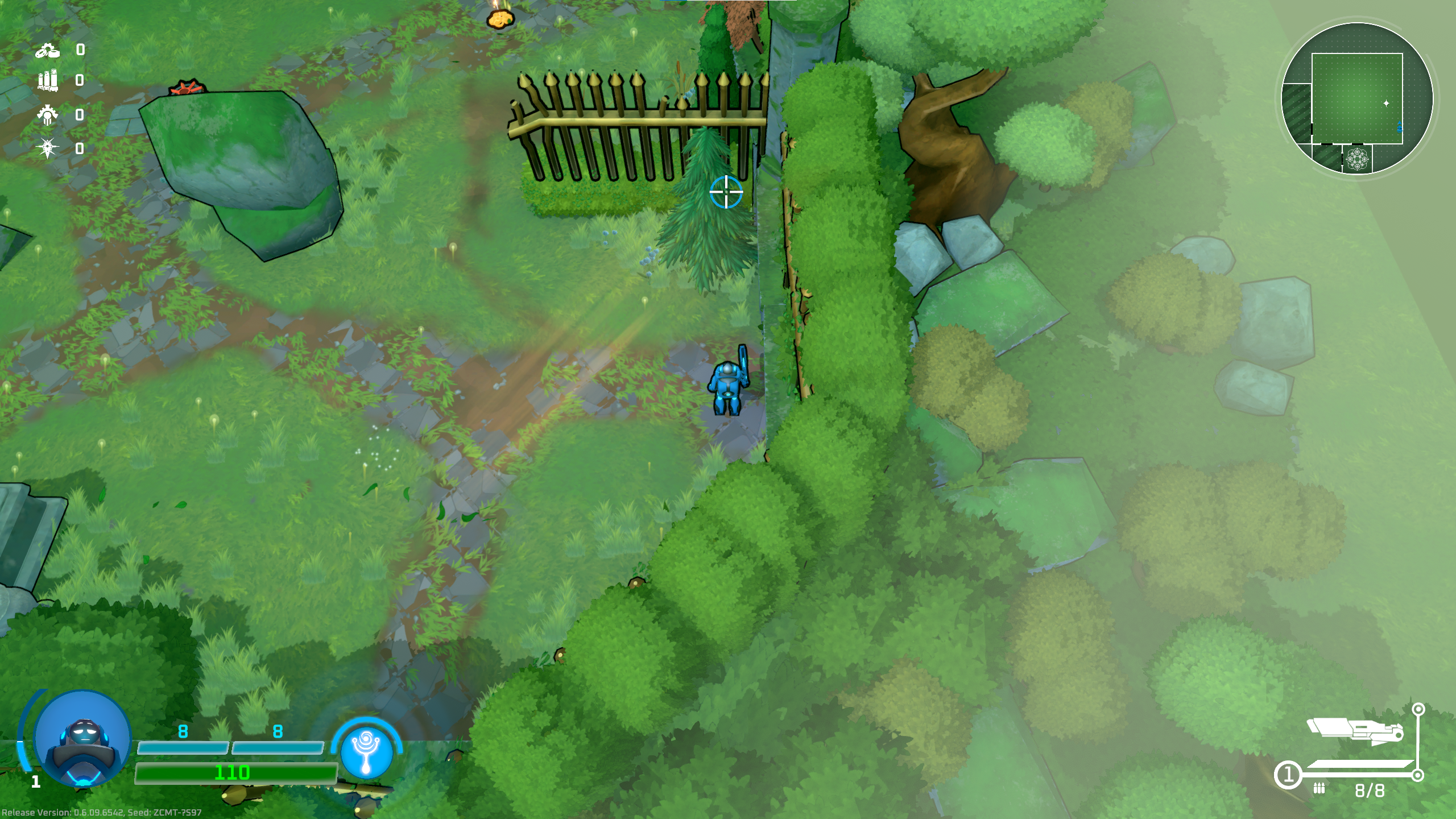
Task: Click the spiked star resource icon
Action: tap(47, 148)
